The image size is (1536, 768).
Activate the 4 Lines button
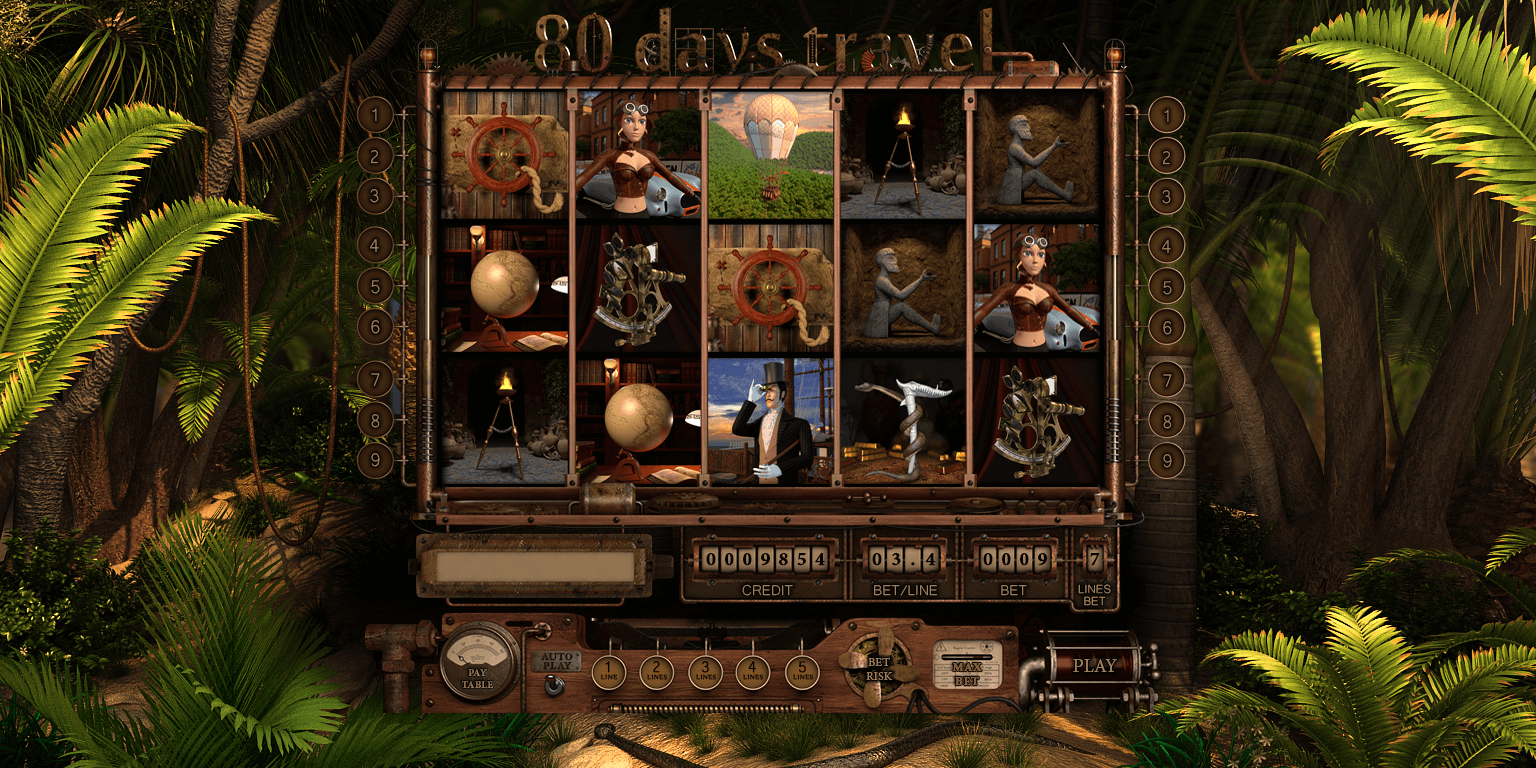click(x=753, y=672)
